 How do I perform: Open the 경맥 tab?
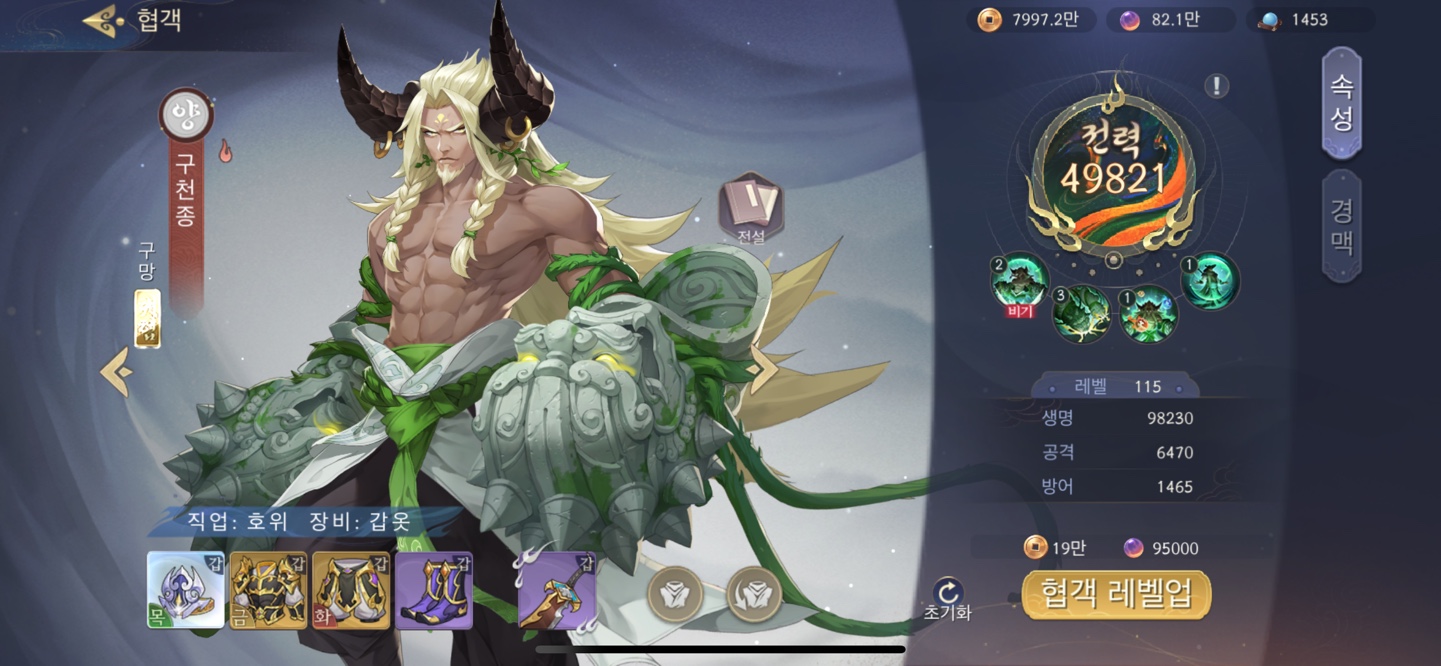point(1342,226)
